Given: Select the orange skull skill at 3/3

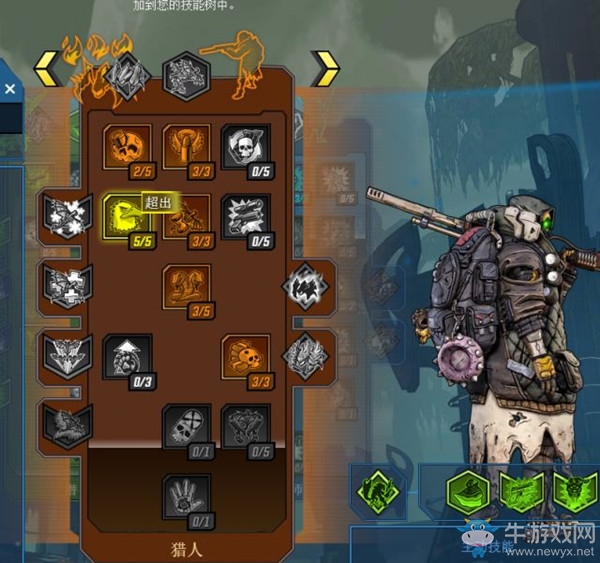Looking at the screenshot, I should (245, 357).
